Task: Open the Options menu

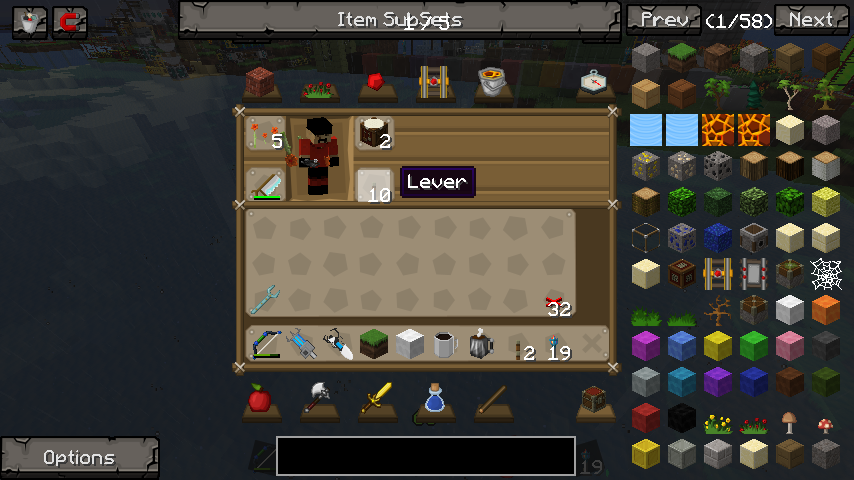Action: [79, 458]
